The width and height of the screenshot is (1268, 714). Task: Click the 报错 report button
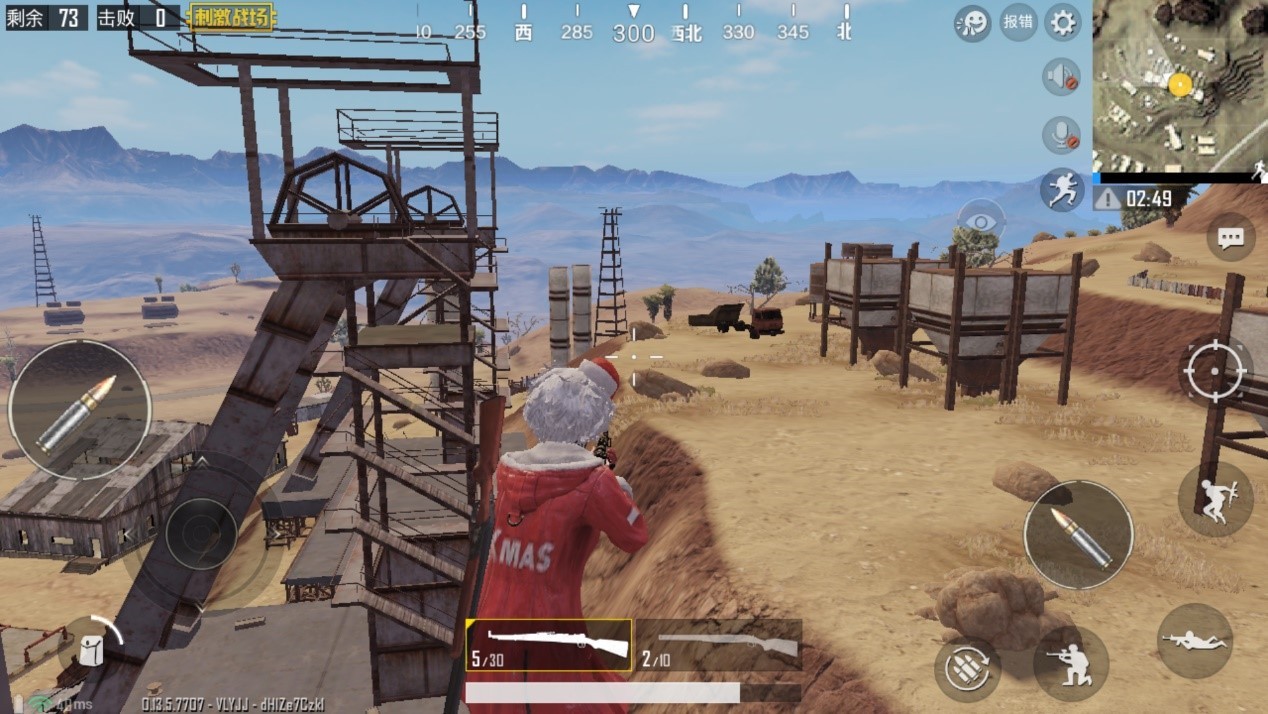click(1018, 22)
